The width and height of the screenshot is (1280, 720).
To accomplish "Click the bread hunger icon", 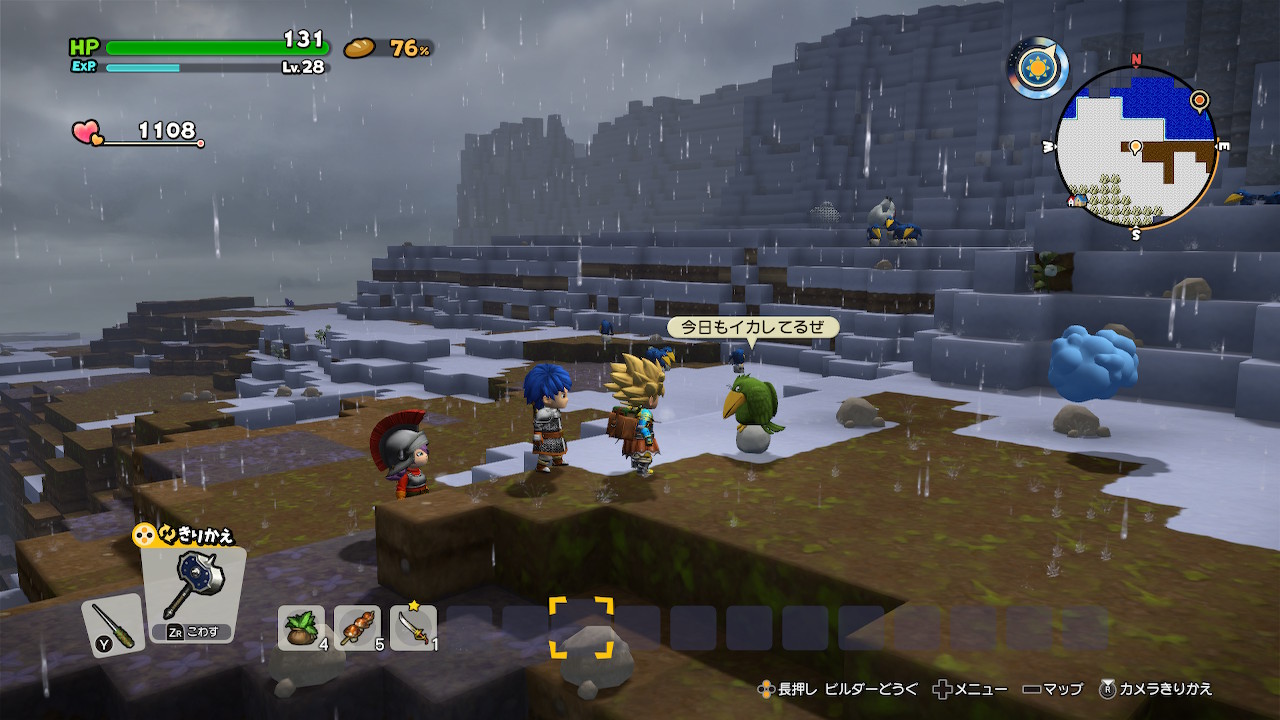I will (x=359, y=47).
